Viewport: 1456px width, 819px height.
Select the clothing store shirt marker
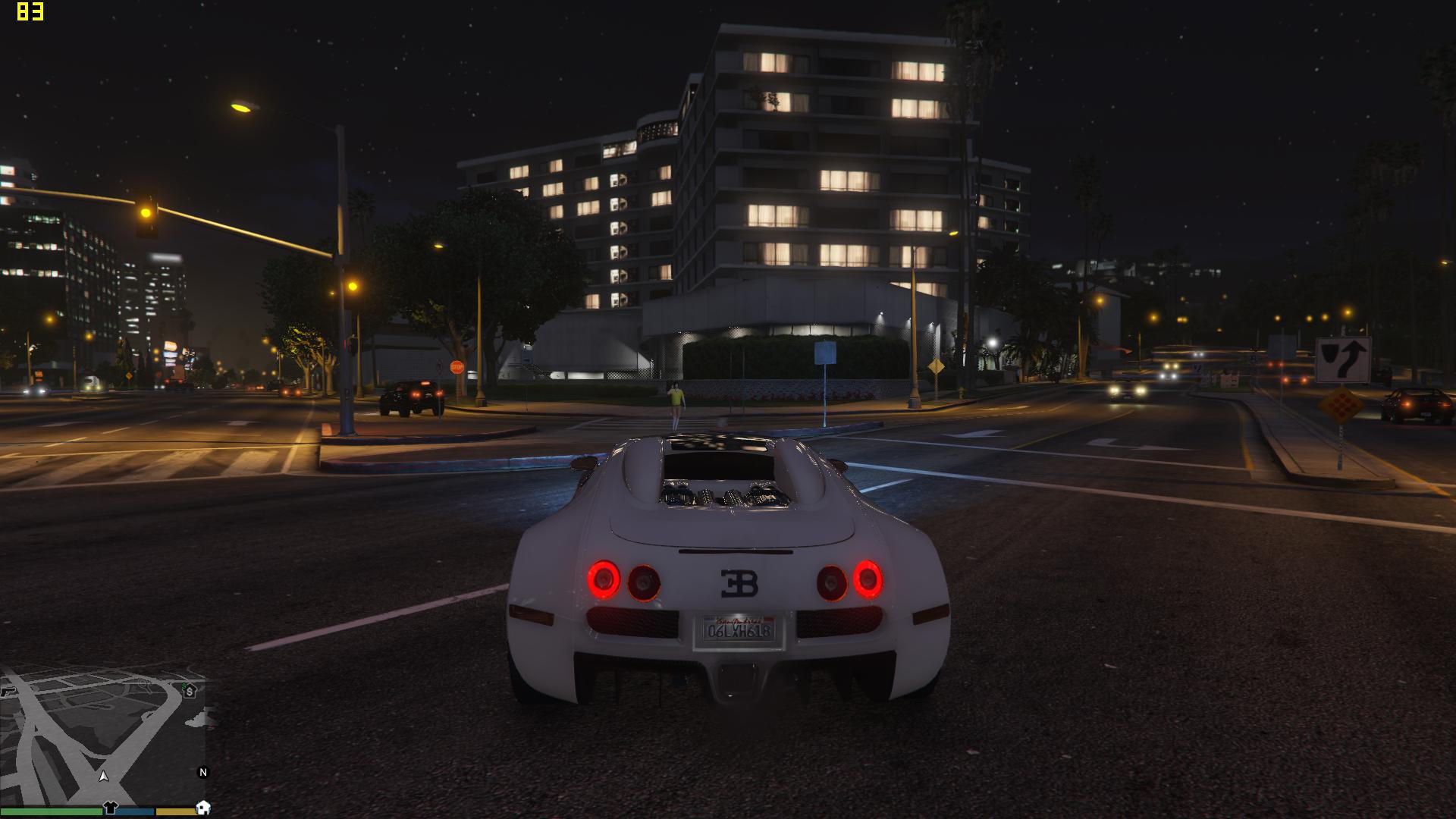click(111, 808)
